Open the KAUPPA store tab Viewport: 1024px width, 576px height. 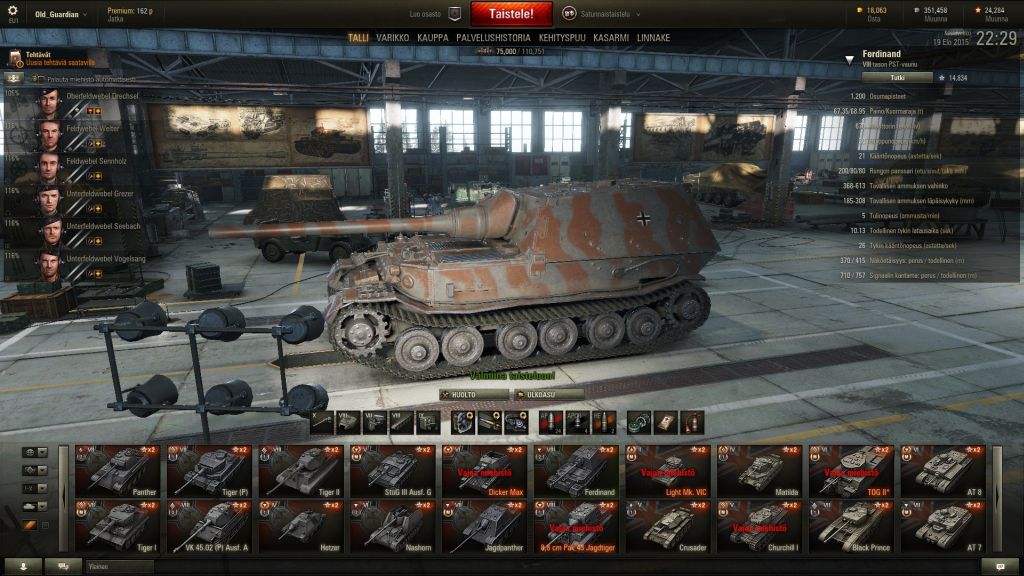(x=433, y=38)
